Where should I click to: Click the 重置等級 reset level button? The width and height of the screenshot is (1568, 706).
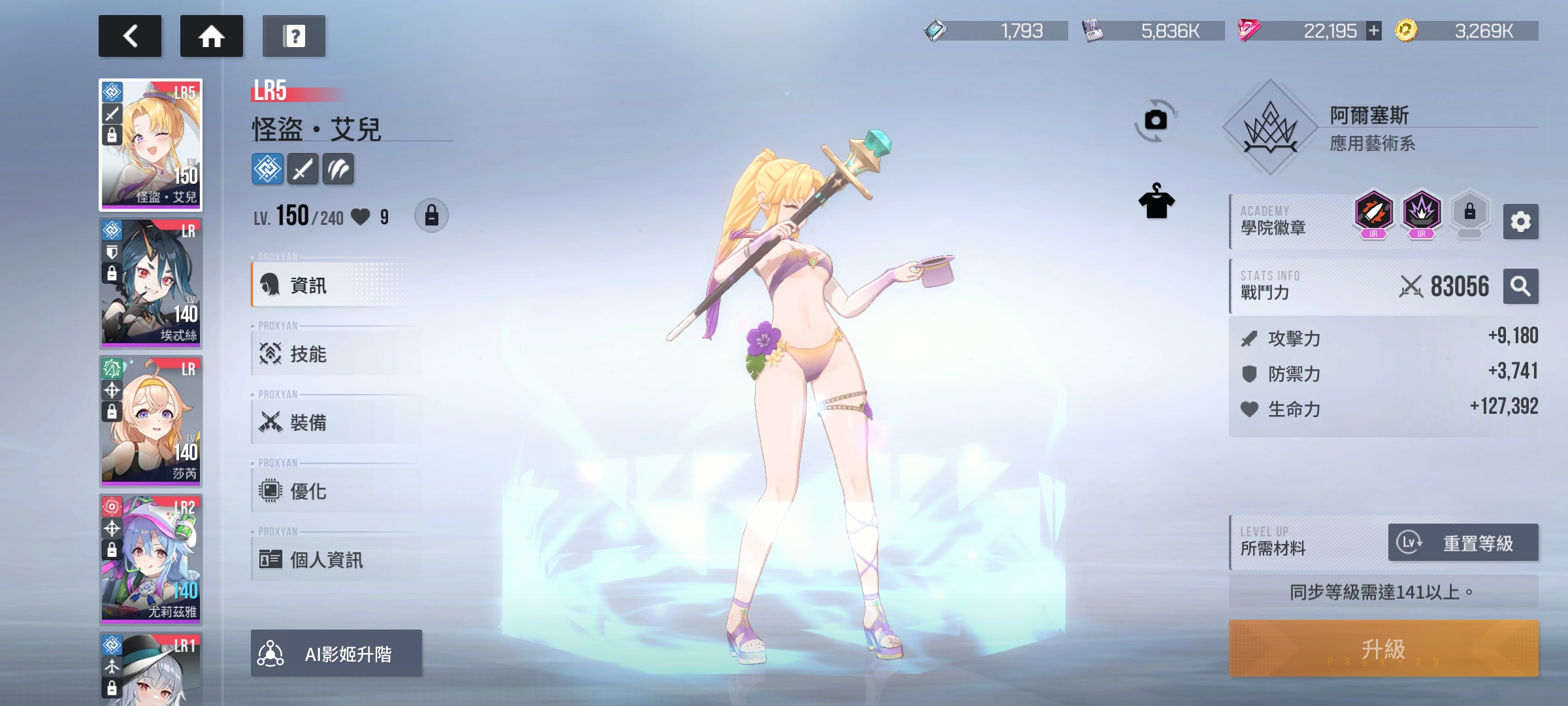click(1463, 543)
